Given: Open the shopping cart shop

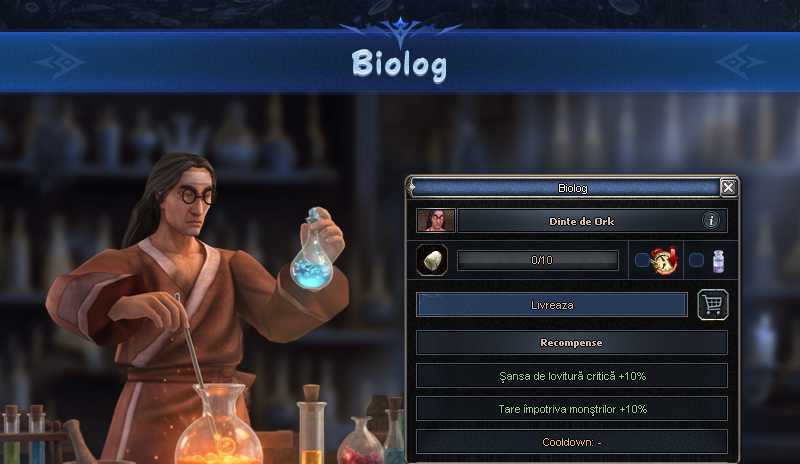Looking at the screenshot, I should (x=712, y=305).
